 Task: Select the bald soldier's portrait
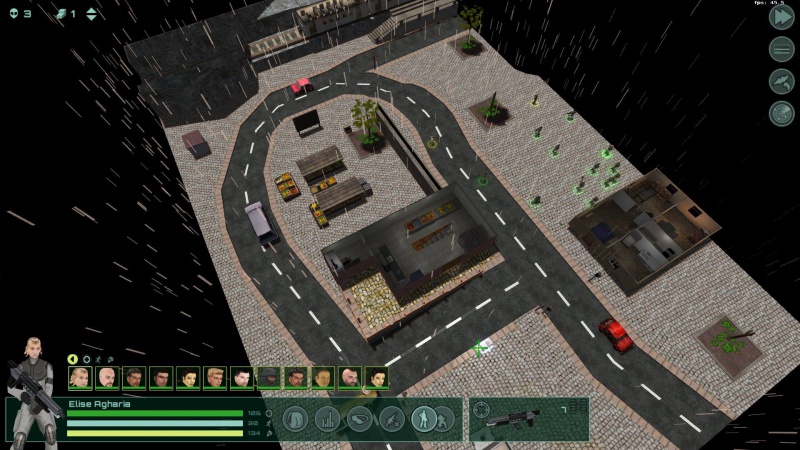(107, 378)
